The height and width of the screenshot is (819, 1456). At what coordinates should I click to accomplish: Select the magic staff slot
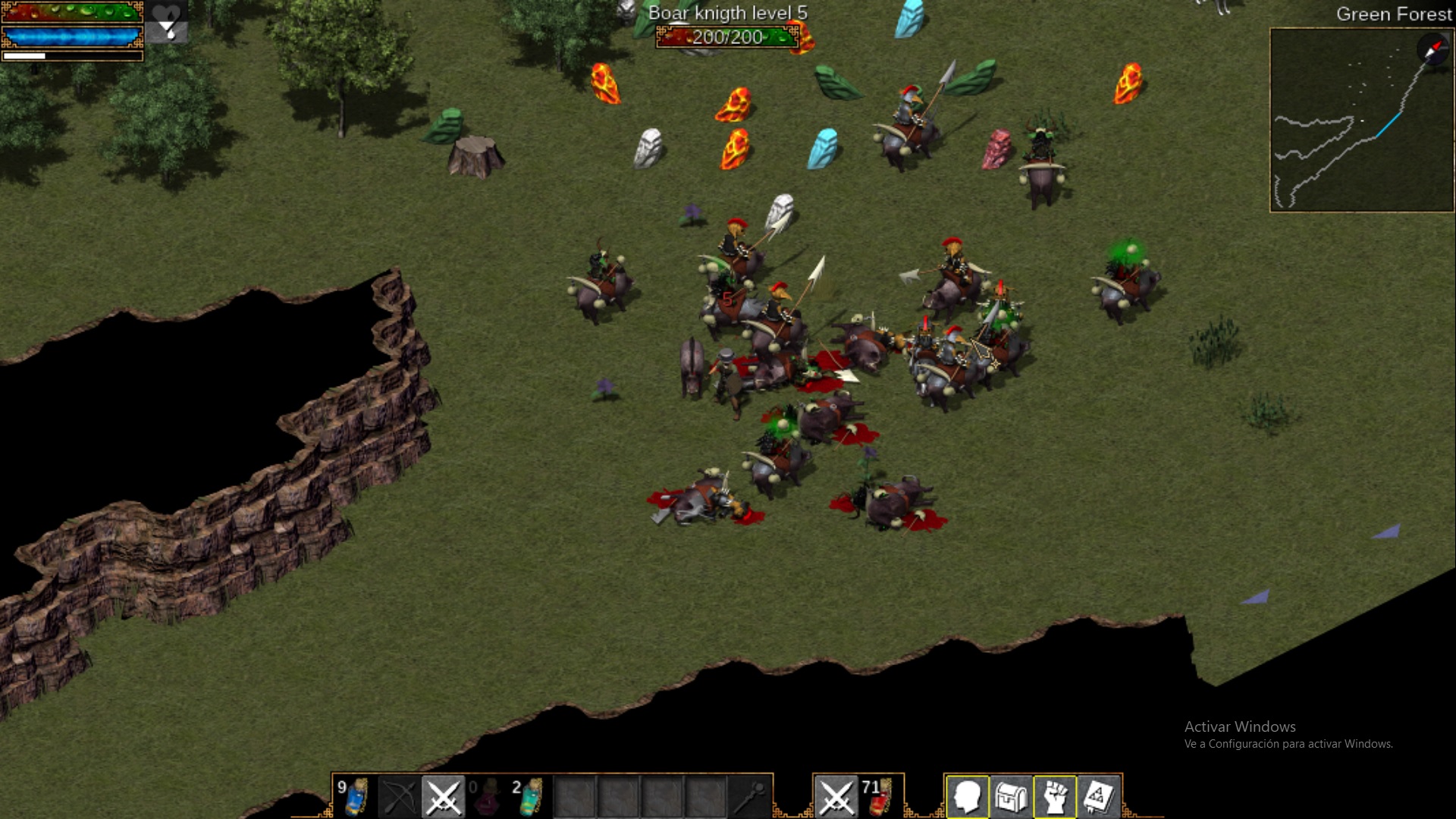(749, 796)
